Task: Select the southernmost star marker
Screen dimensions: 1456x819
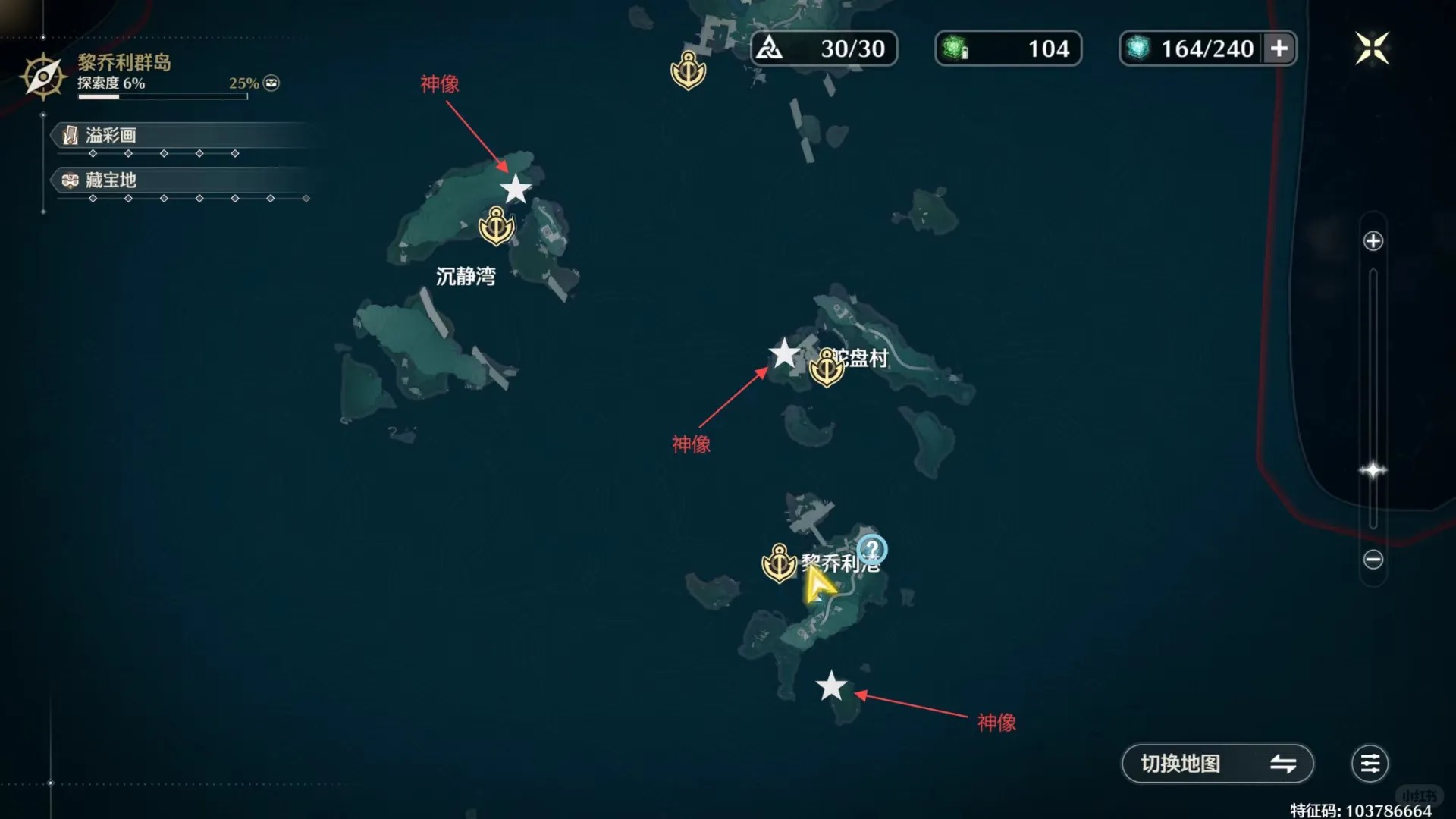Action: coord(831,686)
